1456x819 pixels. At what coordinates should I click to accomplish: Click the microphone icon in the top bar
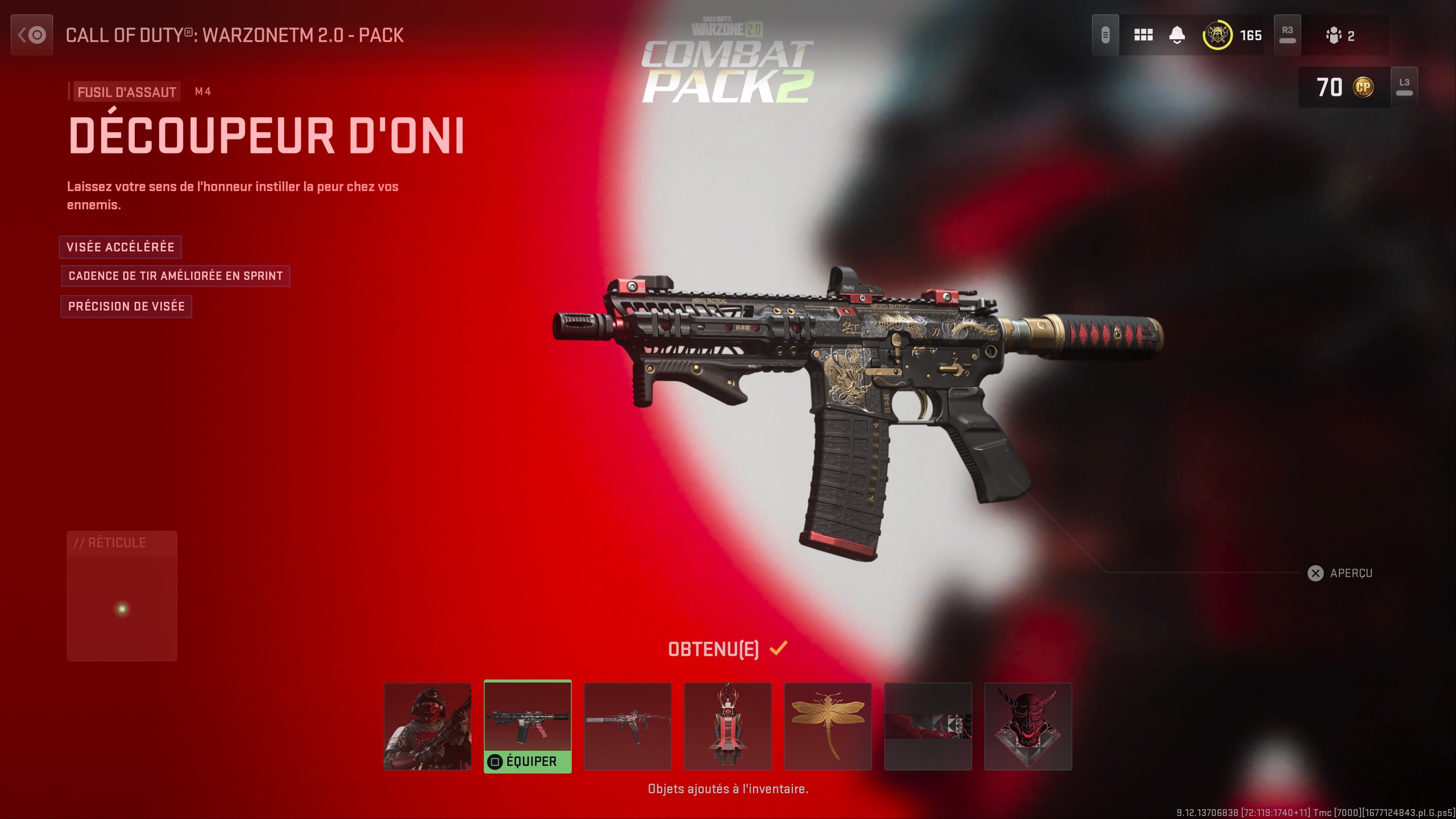tap(1106, 35)
